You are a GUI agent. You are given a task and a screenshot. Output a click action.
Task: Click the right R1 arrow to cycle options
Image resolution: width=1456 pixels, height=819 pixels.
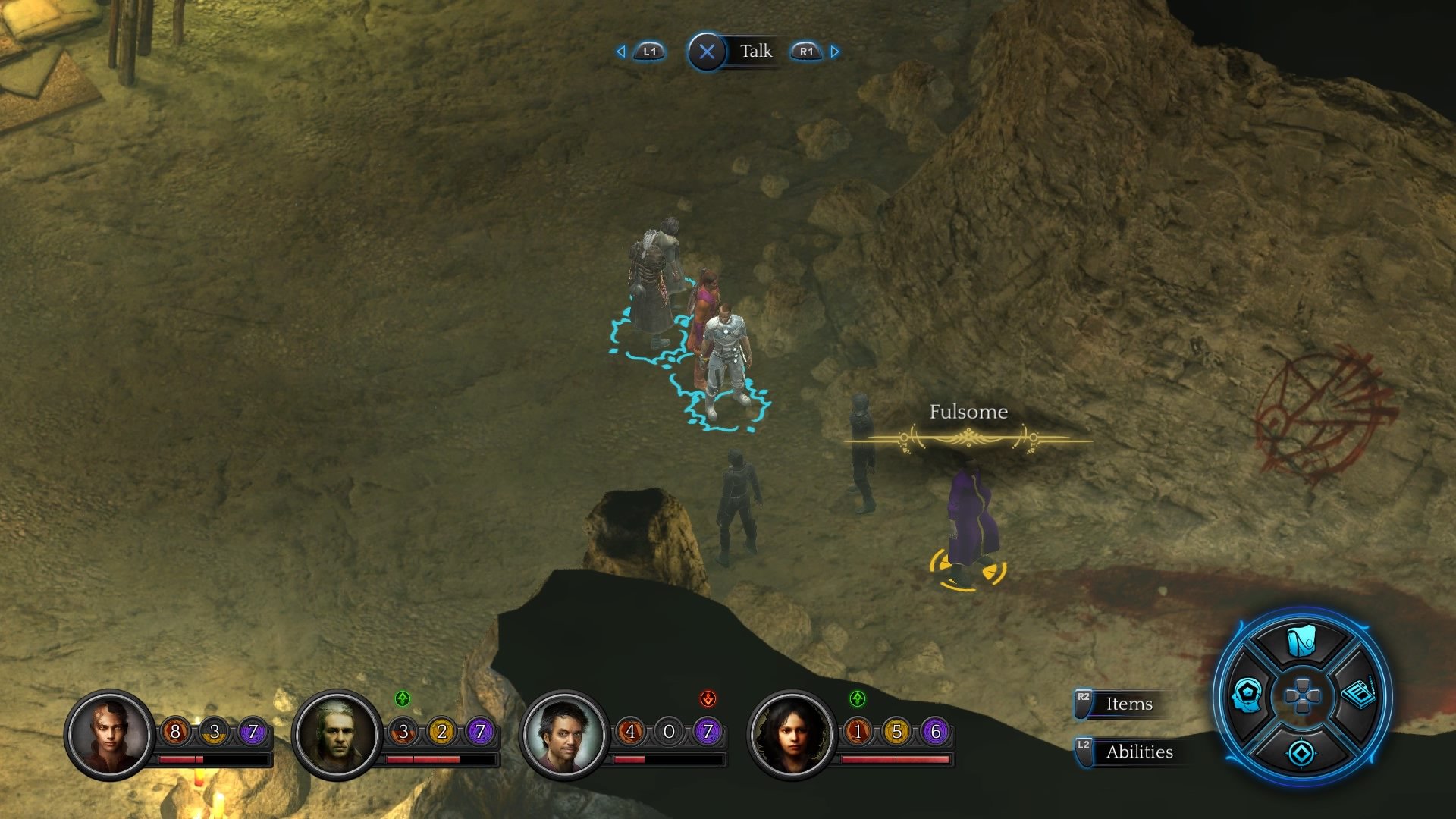click(x=834, y=52)
